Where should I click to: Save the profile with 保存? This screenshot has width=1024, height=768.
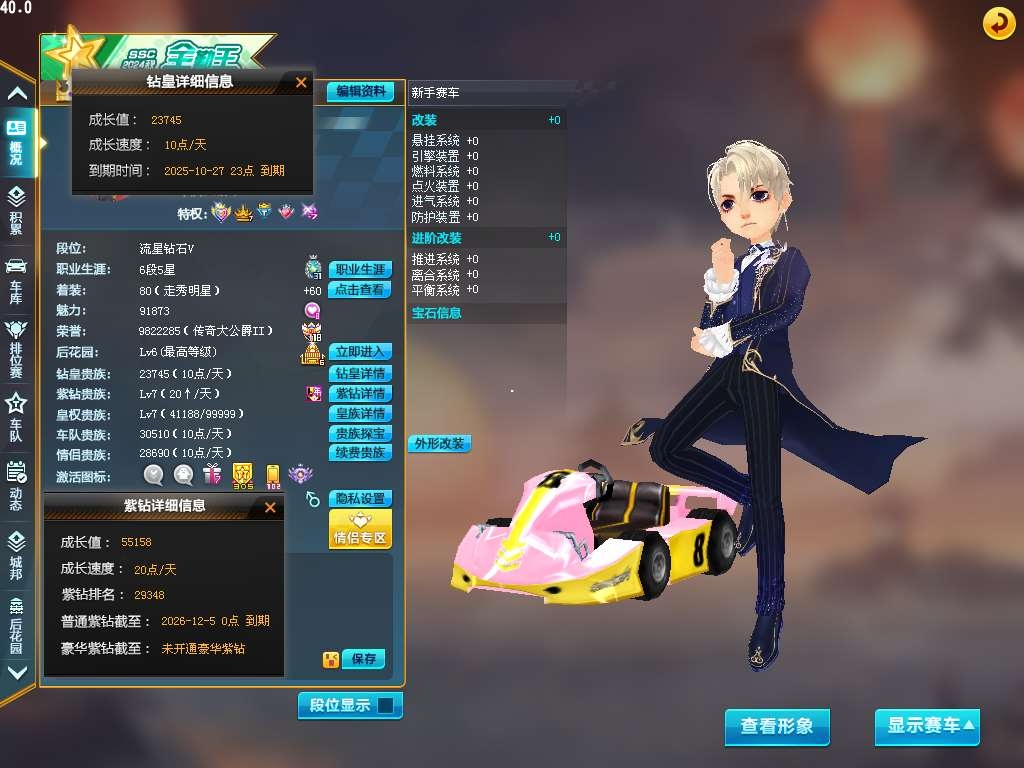[363, 659]
